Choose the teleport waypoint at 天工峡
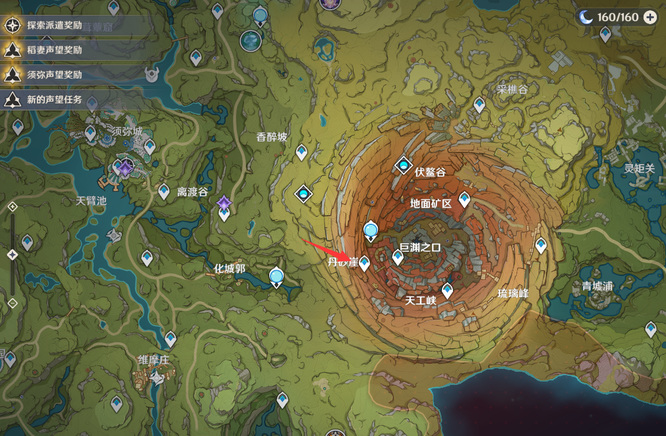This screenshot has width=666, height=436. coord(447,290)
